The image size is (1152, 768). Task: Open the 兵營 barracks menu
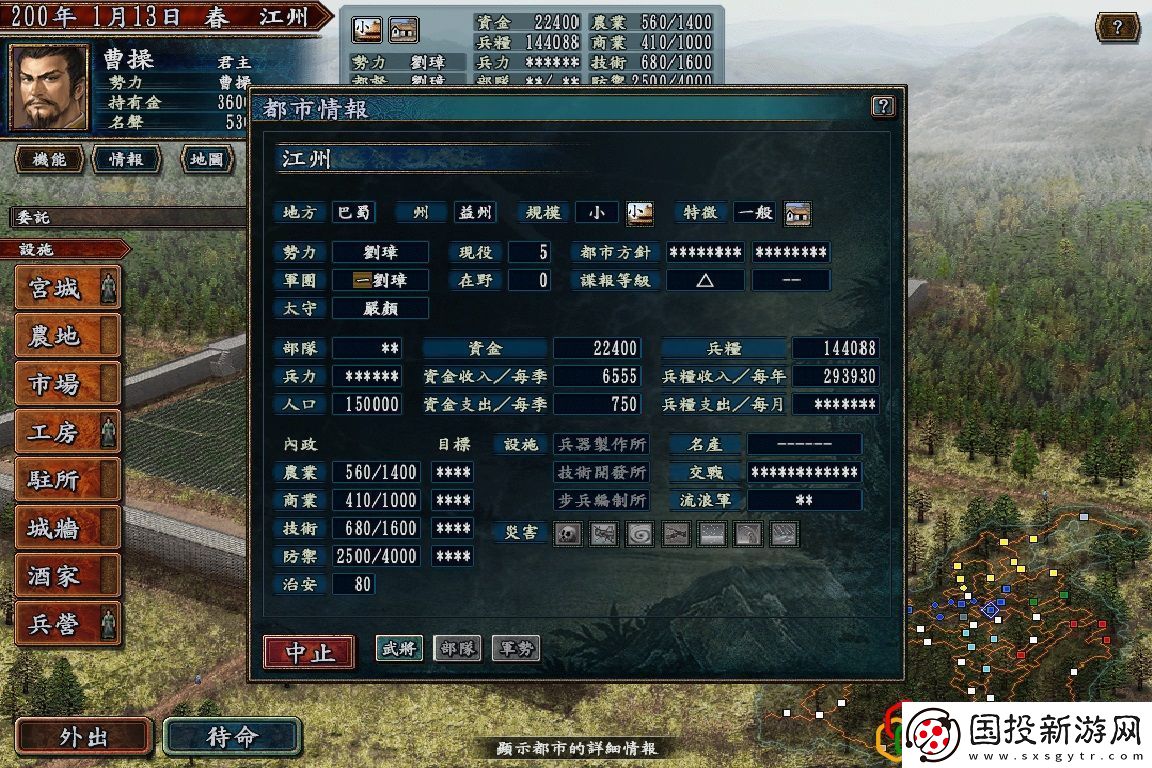(68, 625)
